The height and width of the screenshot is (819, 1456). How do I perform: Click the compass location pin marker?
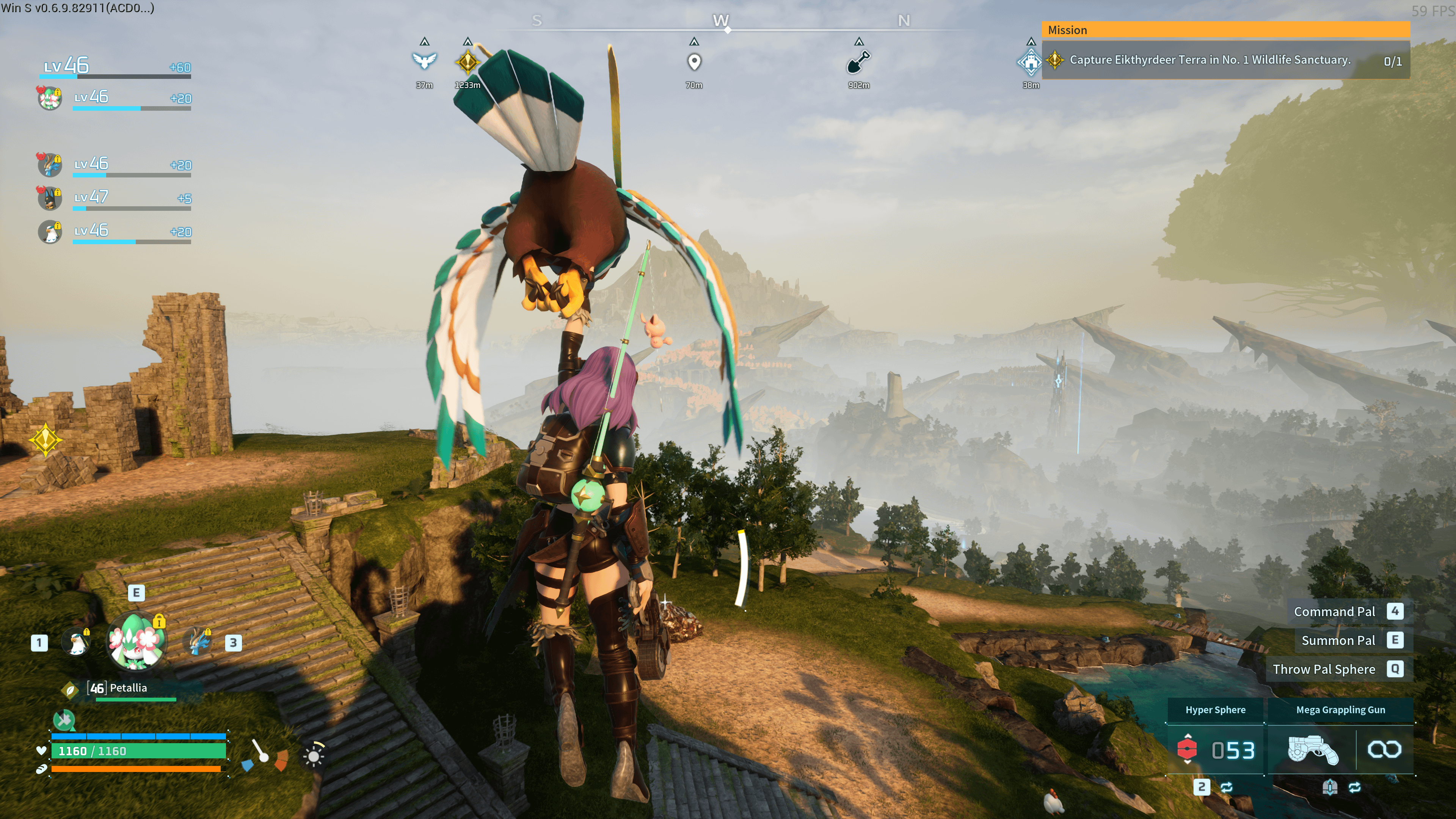694,61
